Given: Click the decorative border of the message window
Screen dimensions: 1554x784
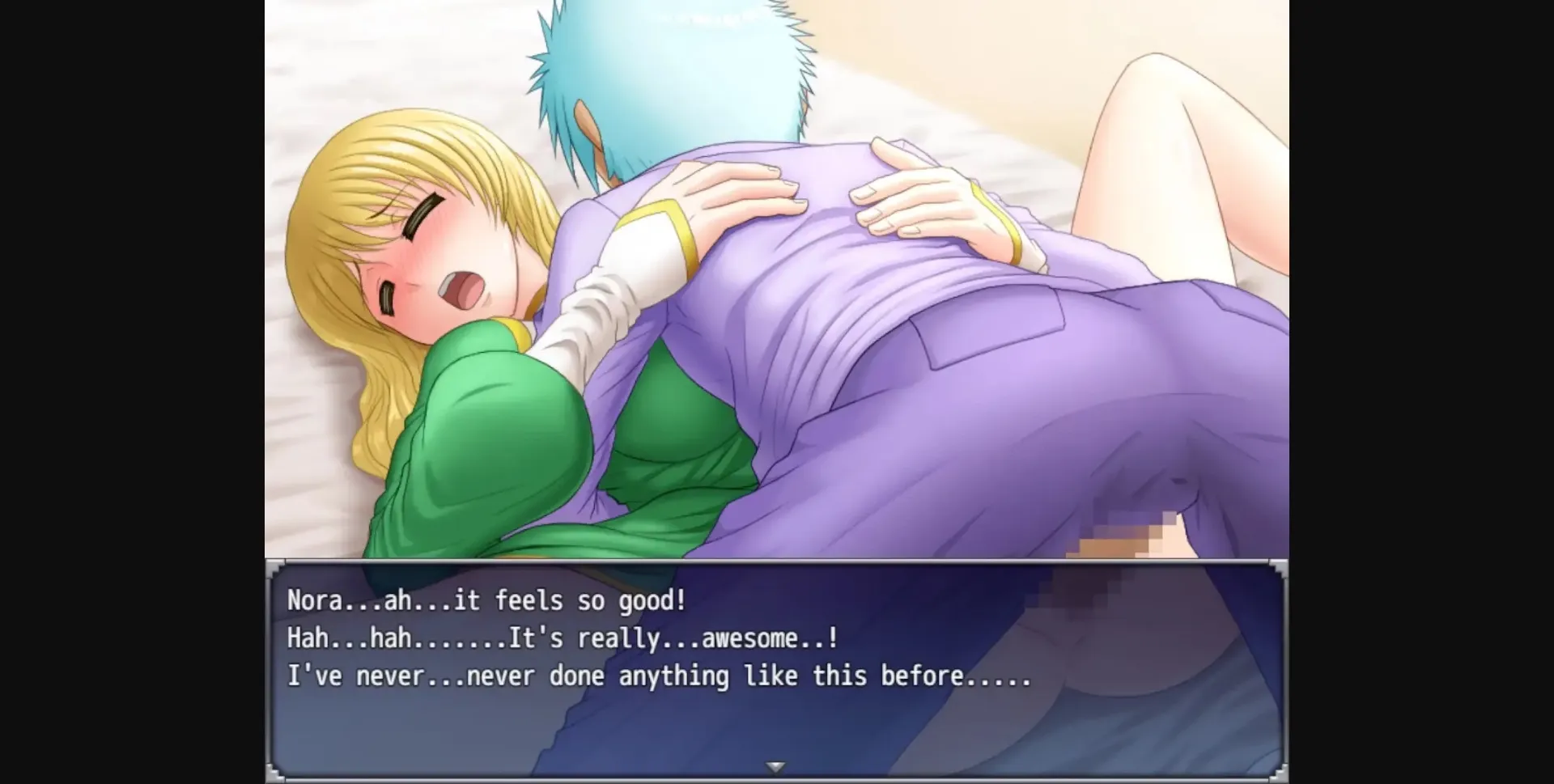Looking at the screenshot, I should tap(775, 564).
